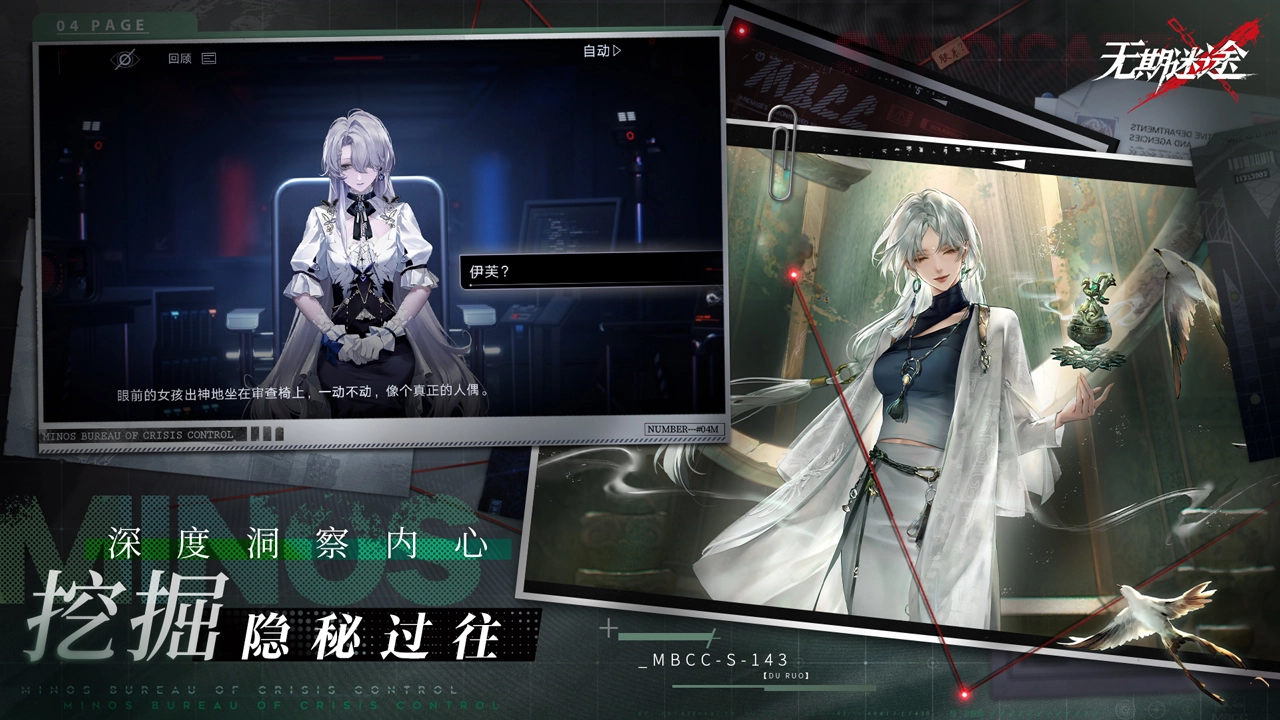This screenshot has width=1280, height=720.
Task: Select the NUMBER—#04M label
Action: (x=683, y=428)
